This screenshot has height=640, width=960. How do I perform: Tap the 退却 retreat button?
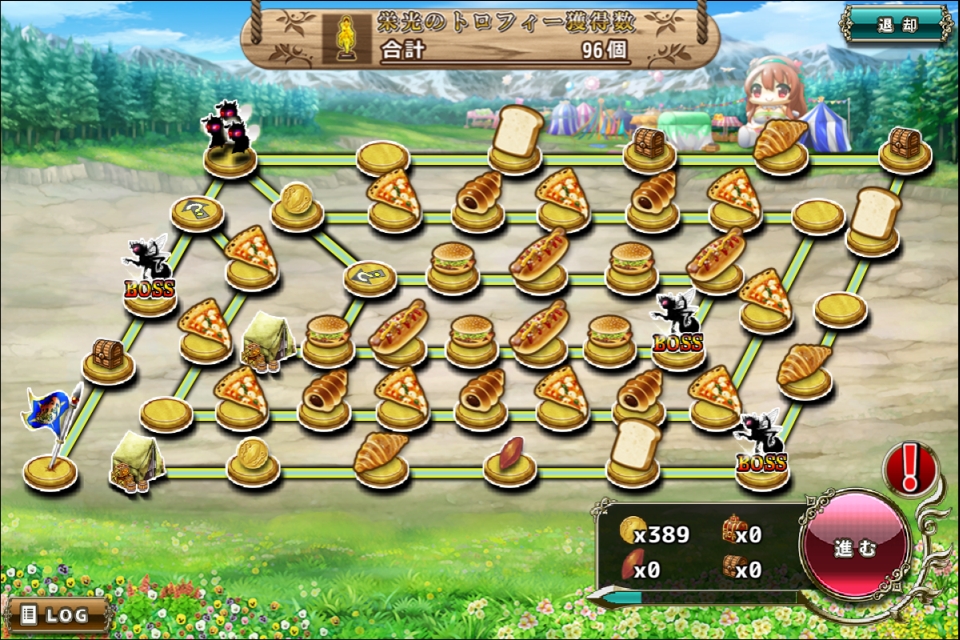tap(896, 25)
